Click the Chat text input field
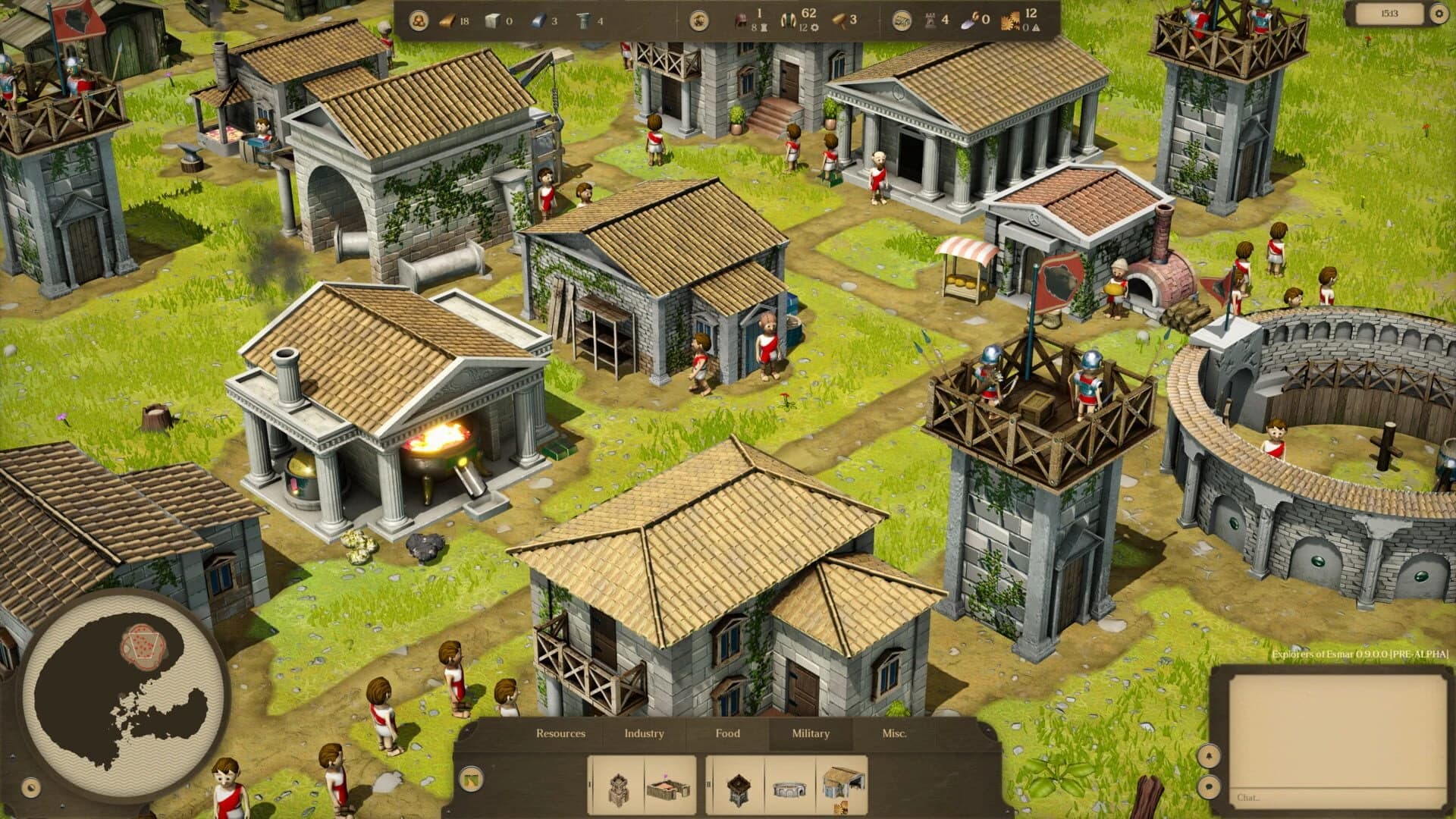 [x=1335, y=797]
